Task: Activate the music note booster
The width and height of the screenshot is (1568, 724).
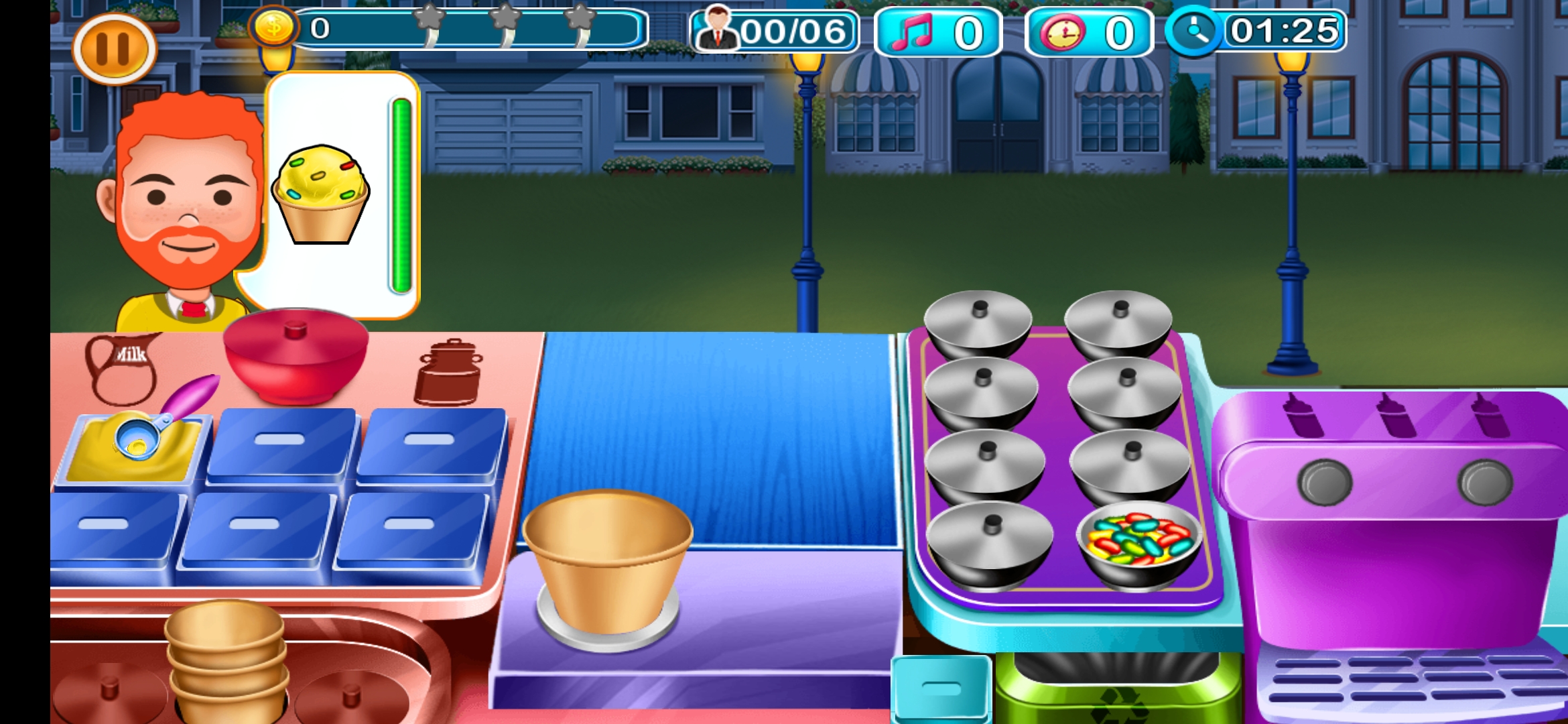Action: [x=937, y=32]
